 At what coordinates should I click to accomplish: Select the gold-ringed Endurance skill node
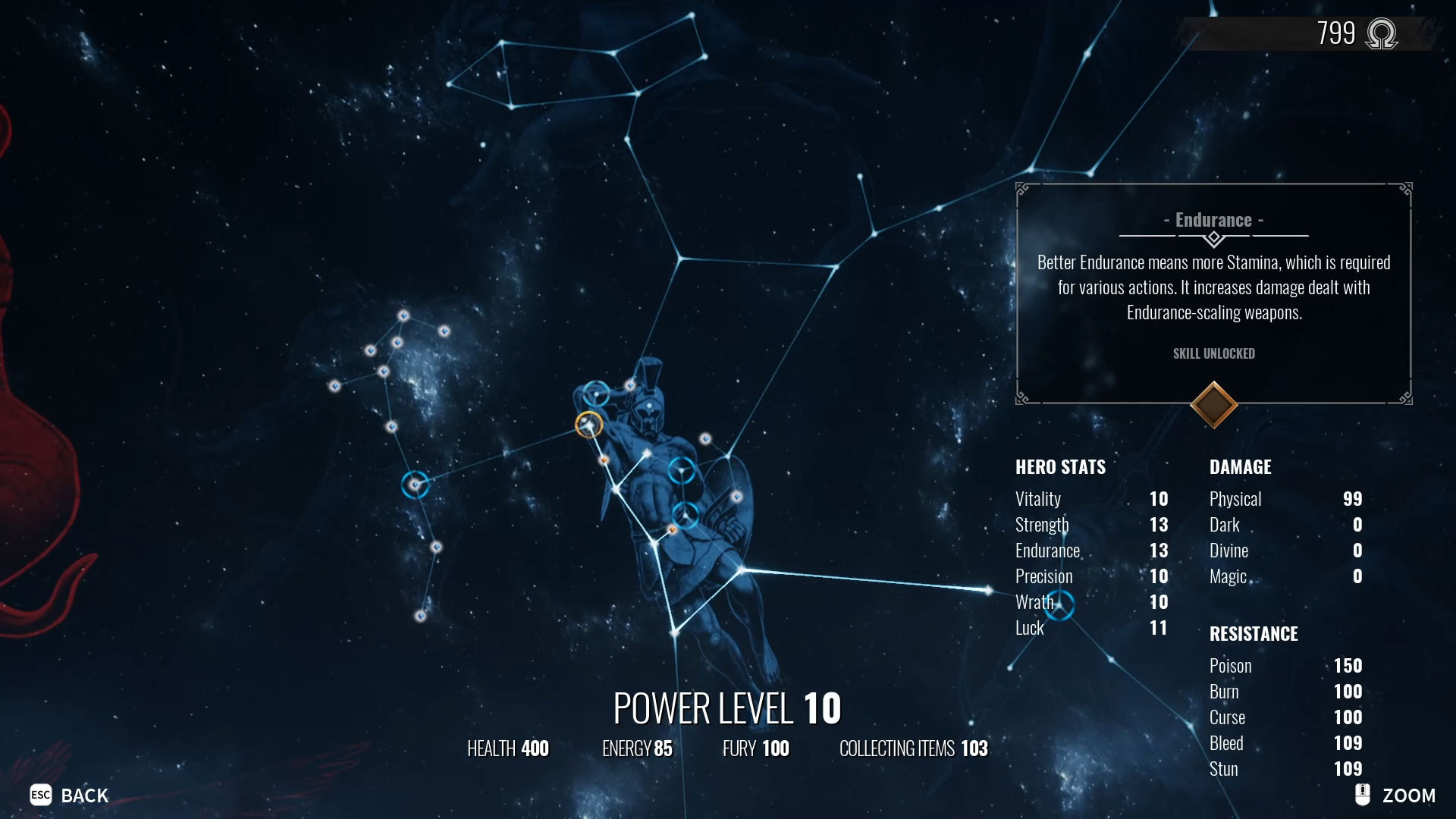(x=588, y=425)
